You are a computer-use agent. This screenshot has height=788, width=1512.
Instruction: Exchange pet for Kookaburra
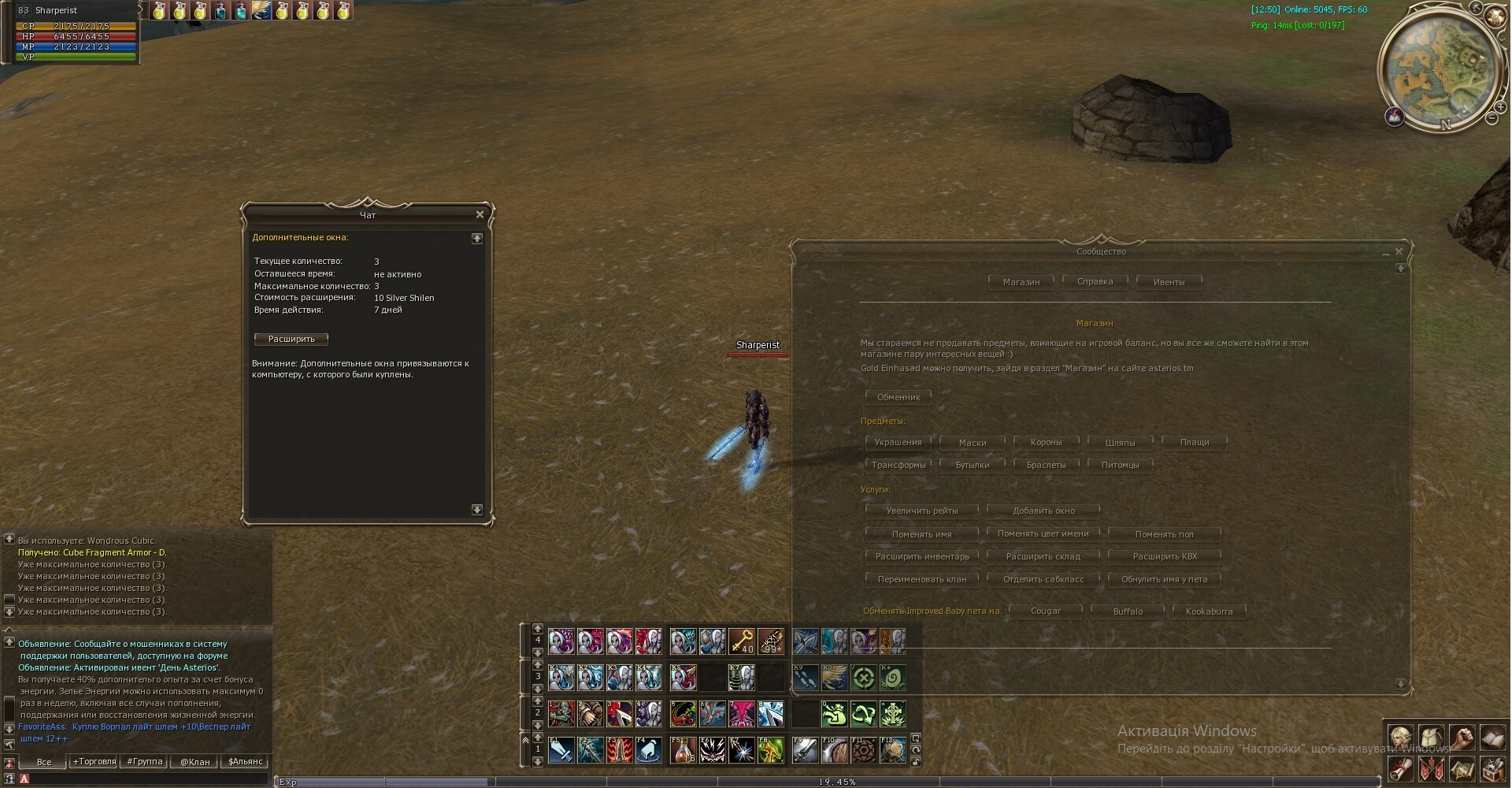coord(1209,611)
